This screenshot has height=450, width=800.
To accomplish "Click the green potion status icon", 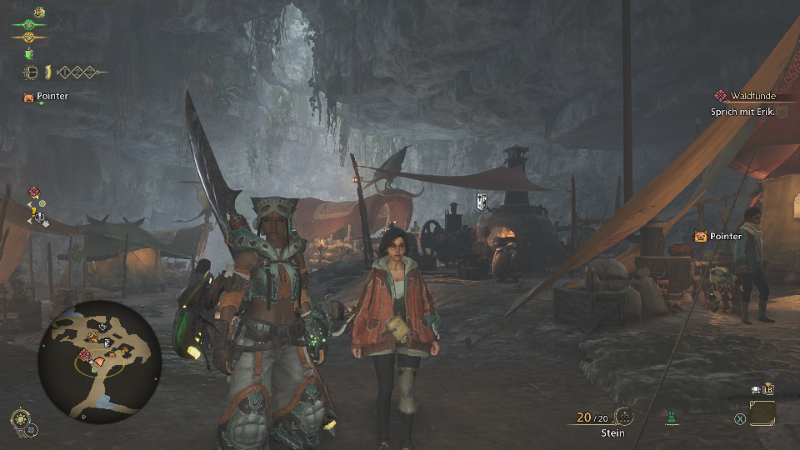I will 29,53.
